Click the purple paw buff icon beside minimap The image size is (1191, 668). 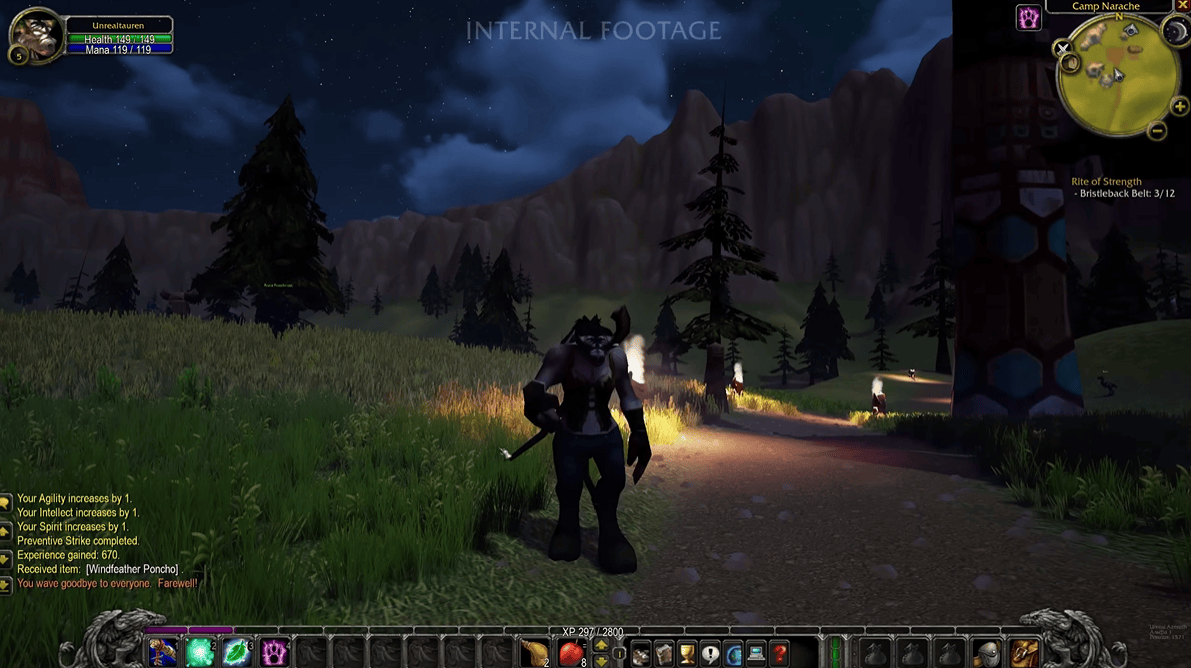(x=1029, y=18)
